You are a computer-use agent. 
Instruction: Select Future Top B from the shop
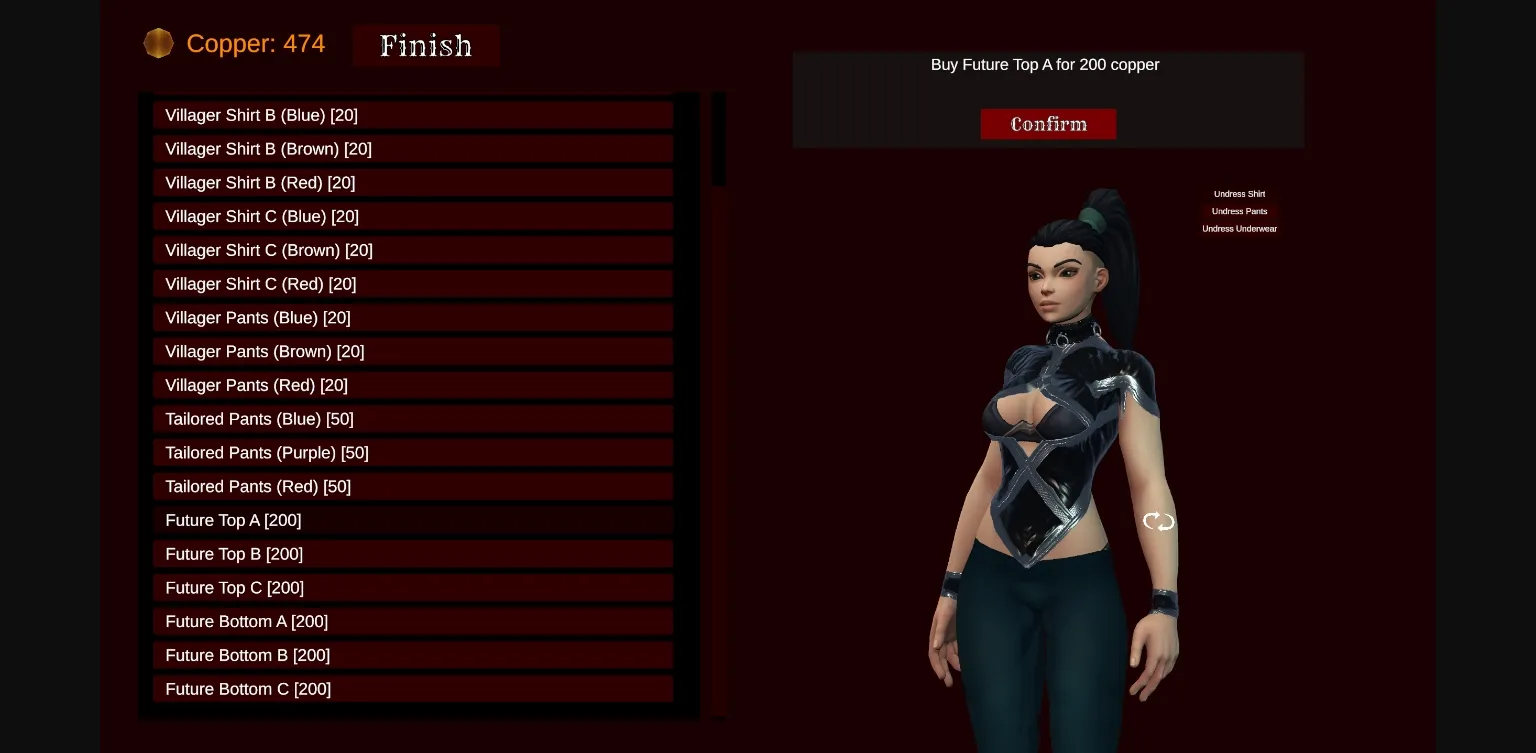[x=413, y=554]
